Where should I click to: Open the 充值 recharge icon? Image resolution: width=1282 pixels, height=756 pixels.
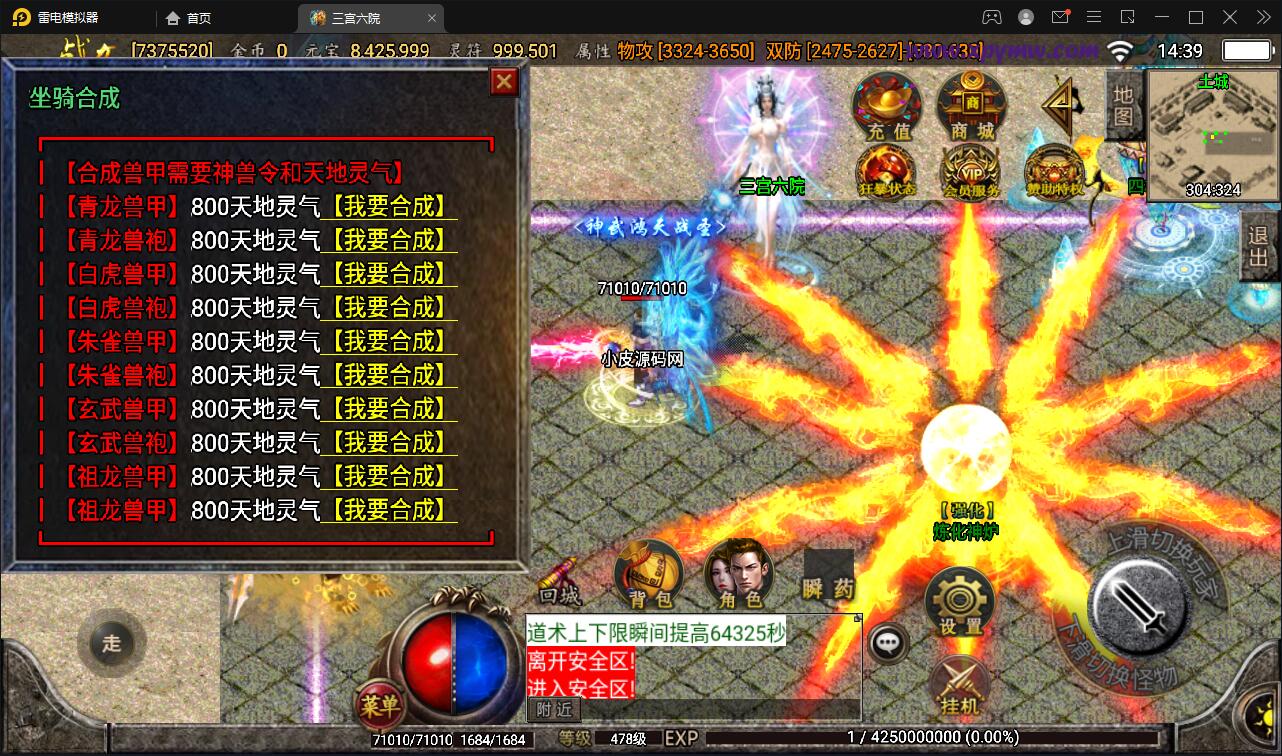(x=886, y=107)
